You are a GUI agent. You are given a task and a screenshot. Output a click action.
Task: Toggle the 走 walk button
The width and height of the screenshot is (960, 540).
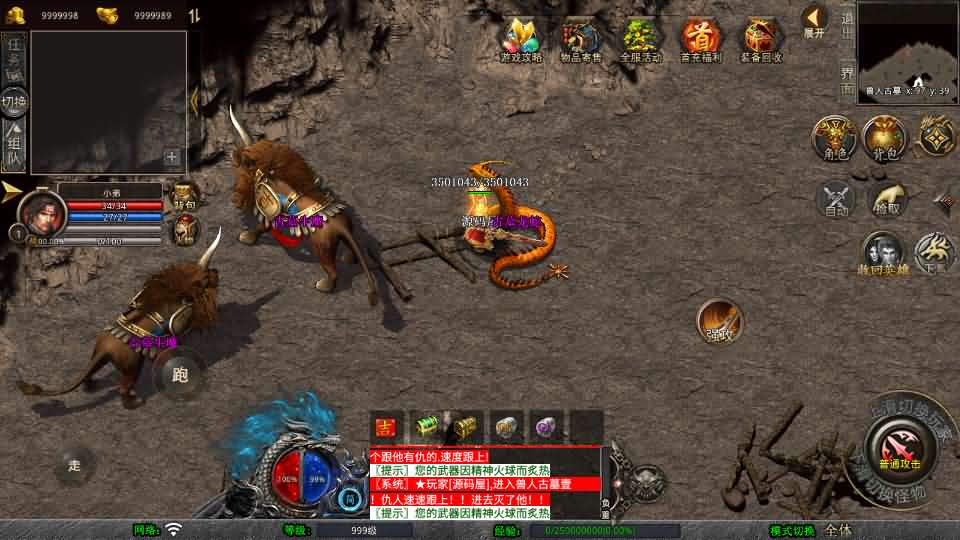[x=74, y=465]
